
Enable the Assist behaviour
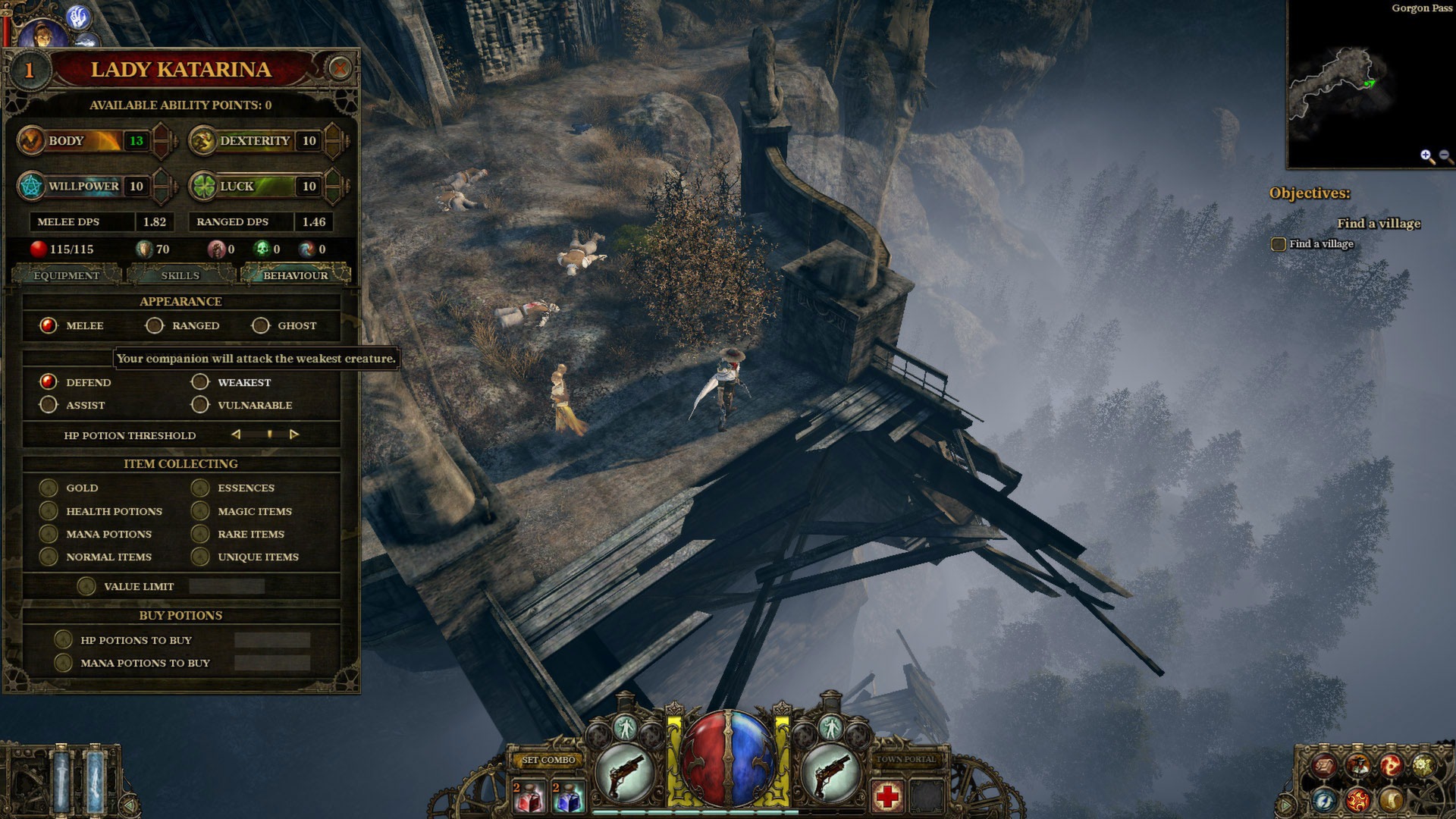tap(48, 405)
